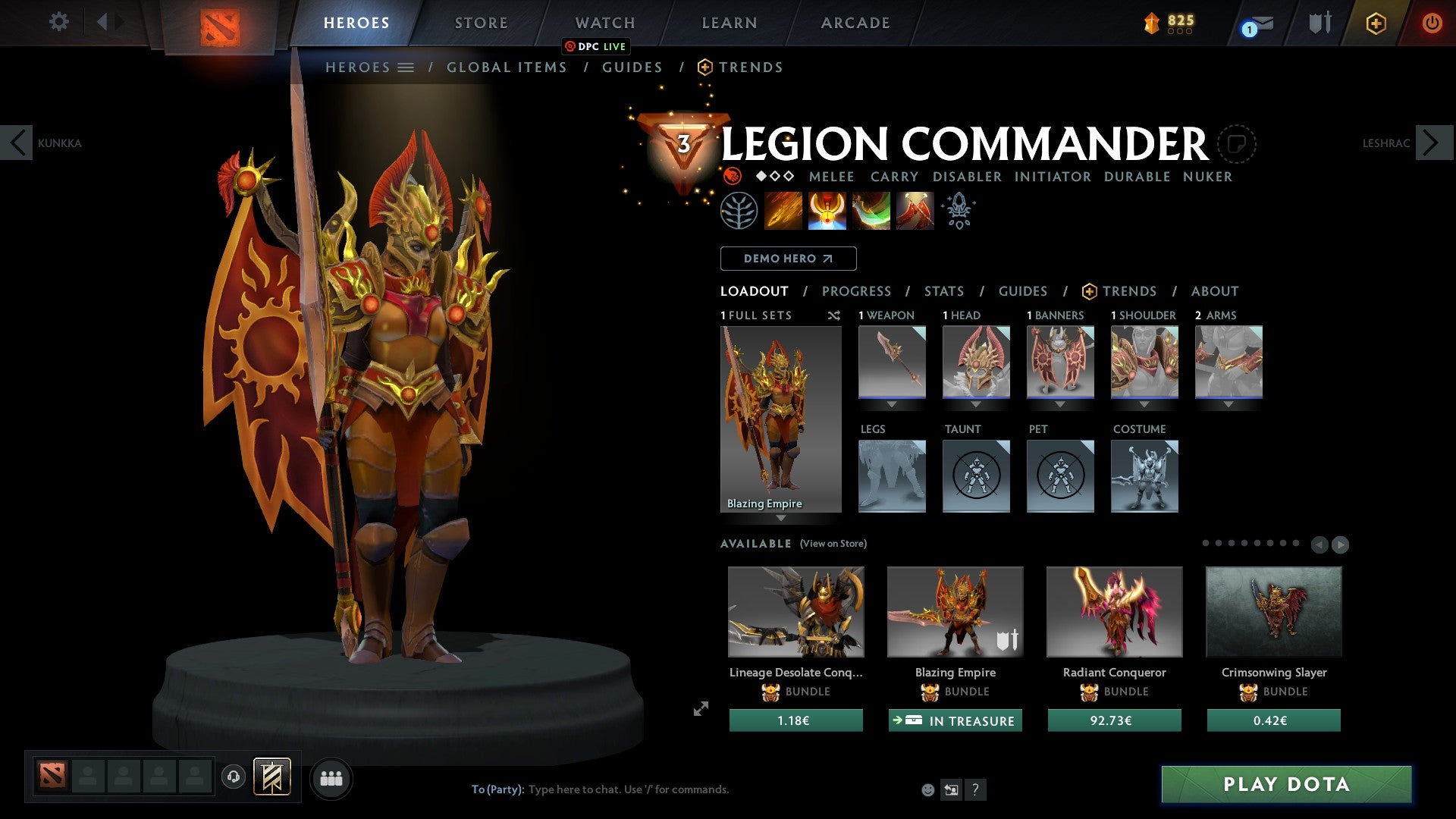Image resolution: width=1456 pixels, height=819 pixels.
Task: Select the Crimsonwing Slayer bundle thumbnail
Action: click(1273, 611)
